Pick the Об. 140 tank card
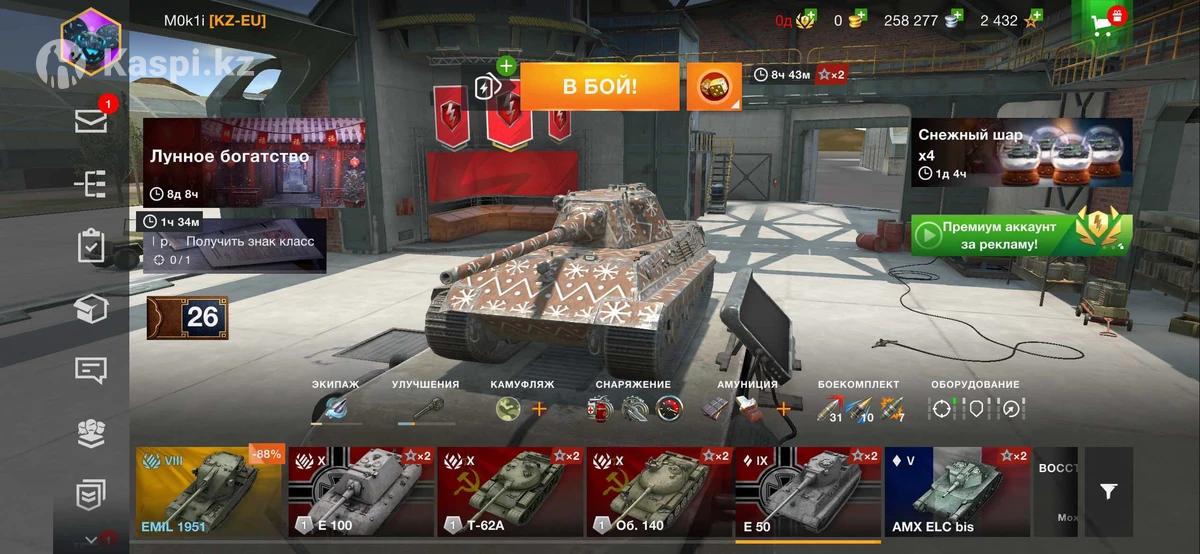1200x554 pixels. point(657,492)
